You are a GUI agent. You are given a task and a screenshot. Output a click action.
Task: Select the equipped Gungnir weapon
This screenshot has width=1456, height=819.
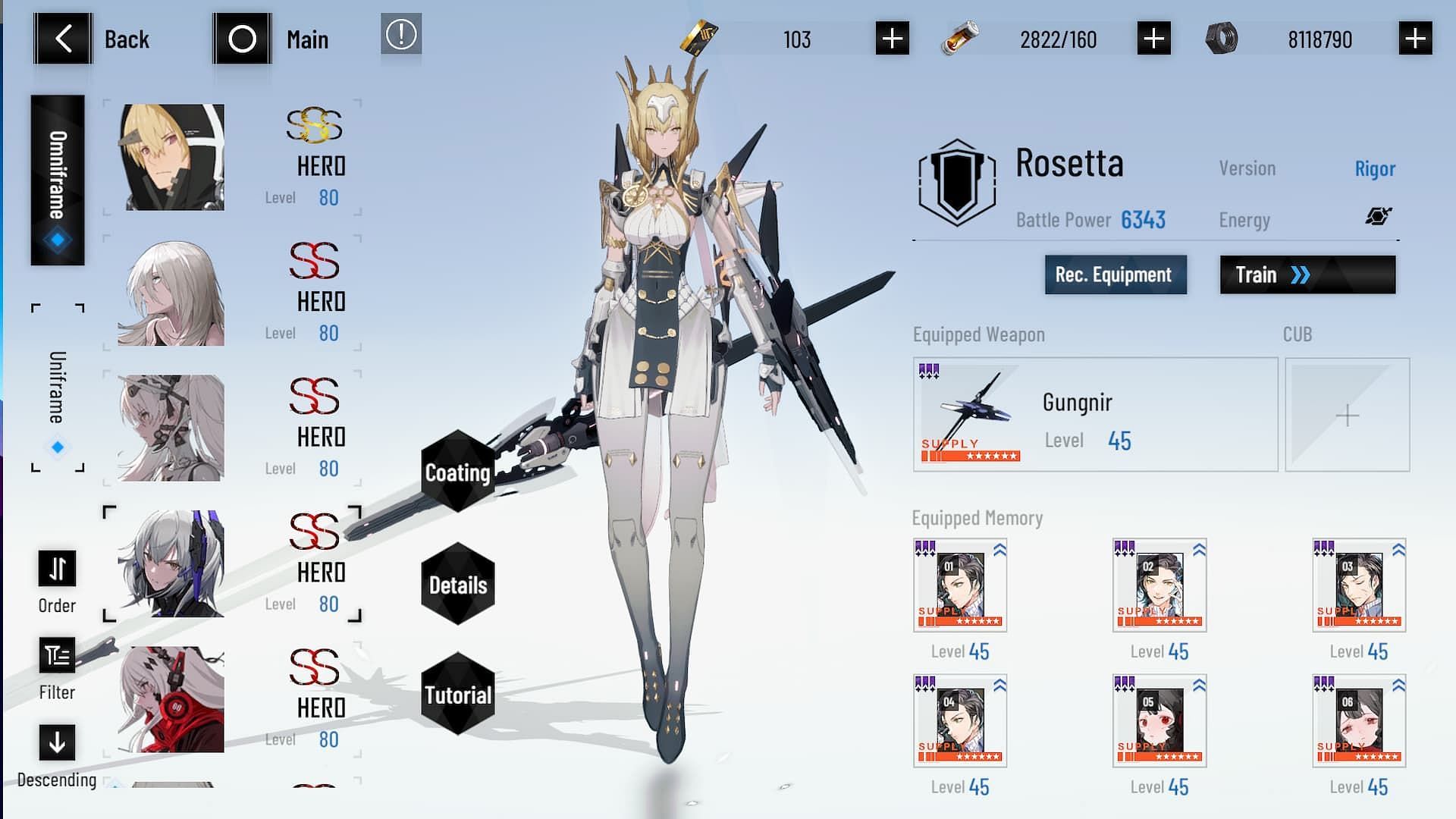pyautogui.click(x=1095, y=415)
